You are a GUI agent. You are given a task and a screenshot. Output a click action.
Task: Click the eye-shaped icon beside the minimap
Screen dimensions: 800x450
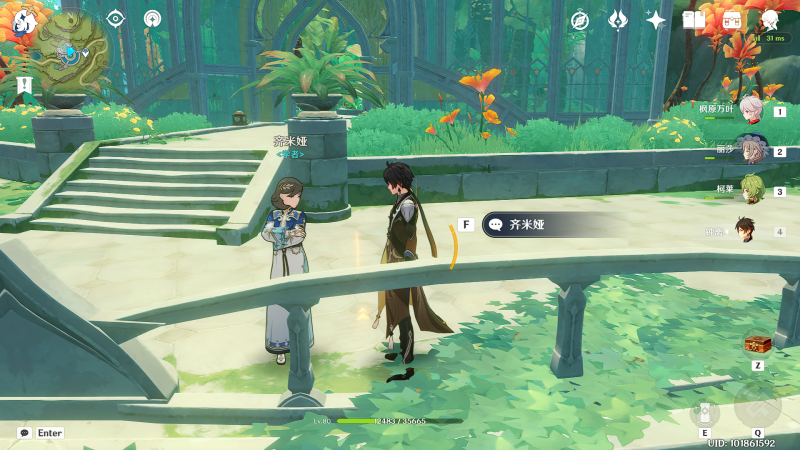tap(115, 18)
